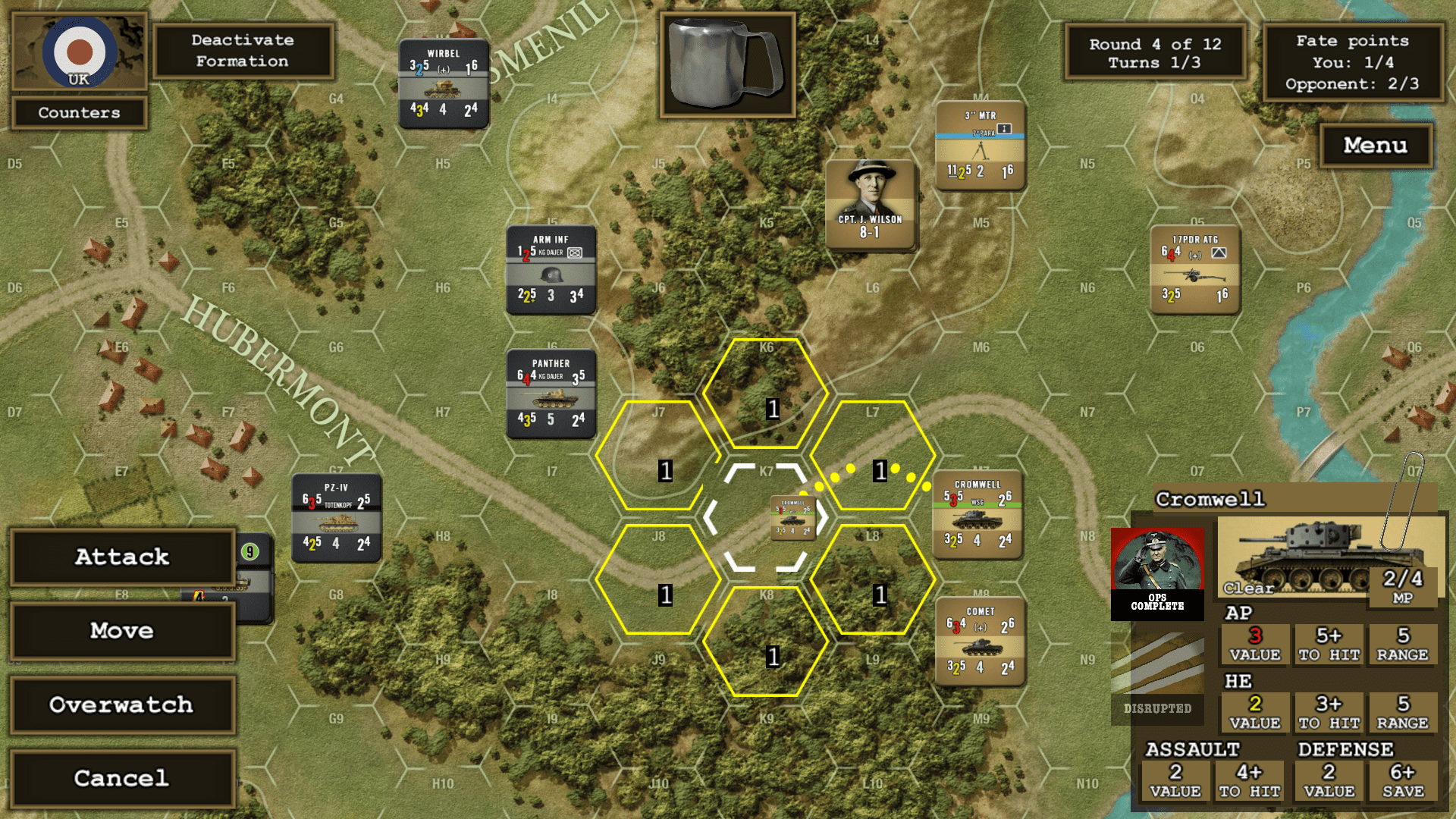Cancel the current action
Image resolution: width=1456 pixels, height=819 pixels.
pos(122,779)
